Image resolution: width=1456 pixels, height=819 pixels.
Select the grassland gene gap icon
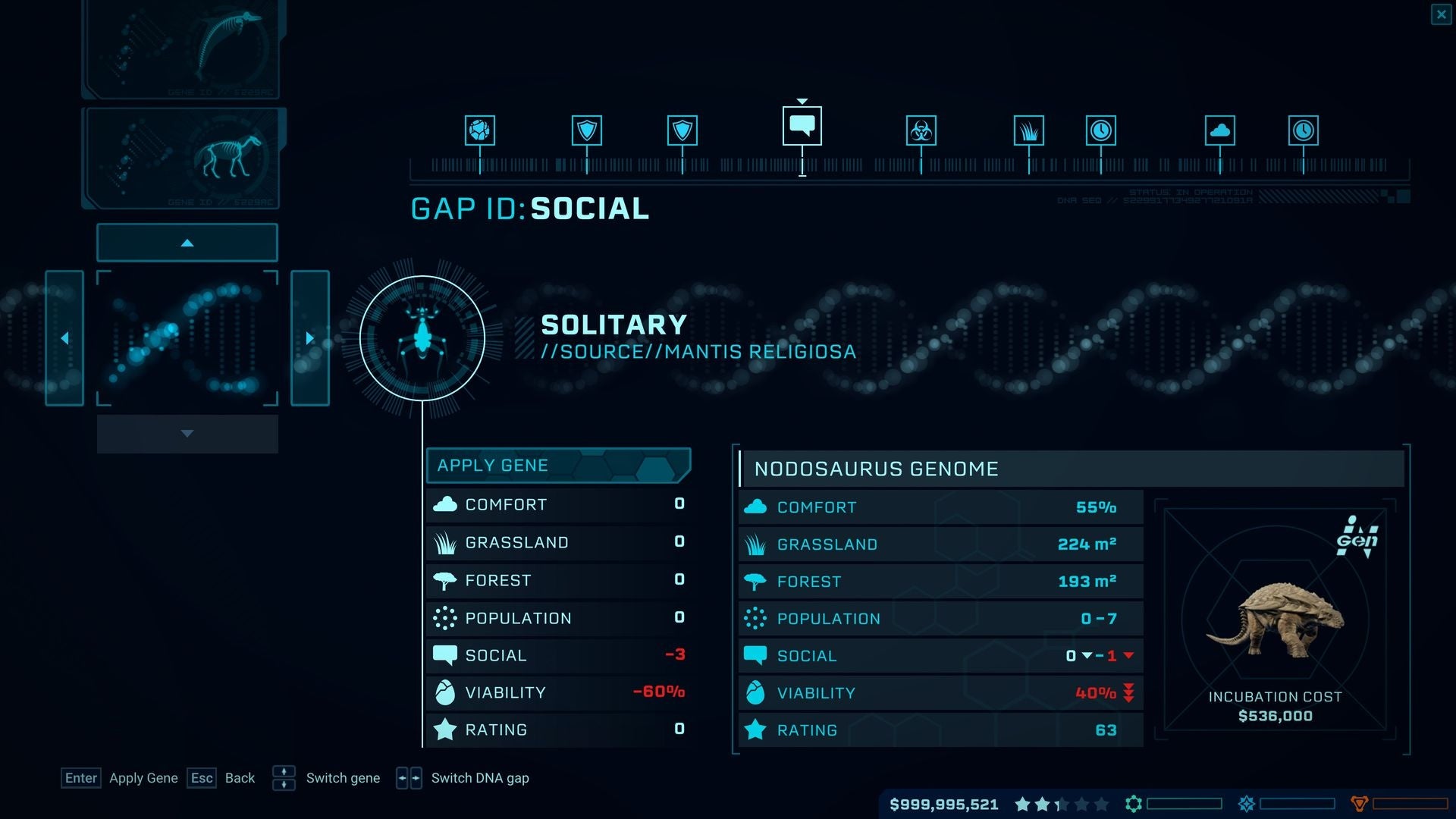[1030, 130]
